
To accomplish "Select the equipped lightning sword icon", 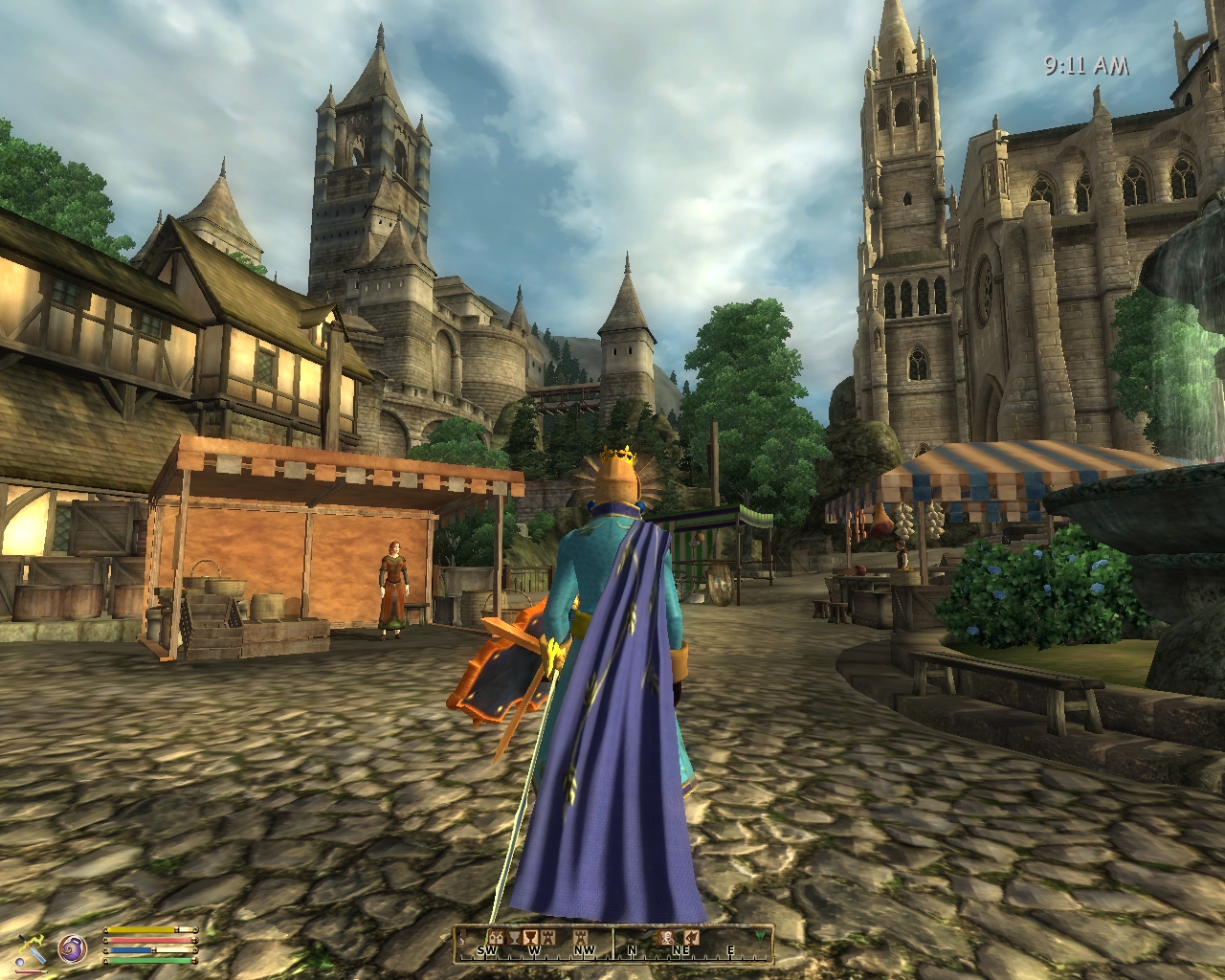I will [x=31, y=947].
